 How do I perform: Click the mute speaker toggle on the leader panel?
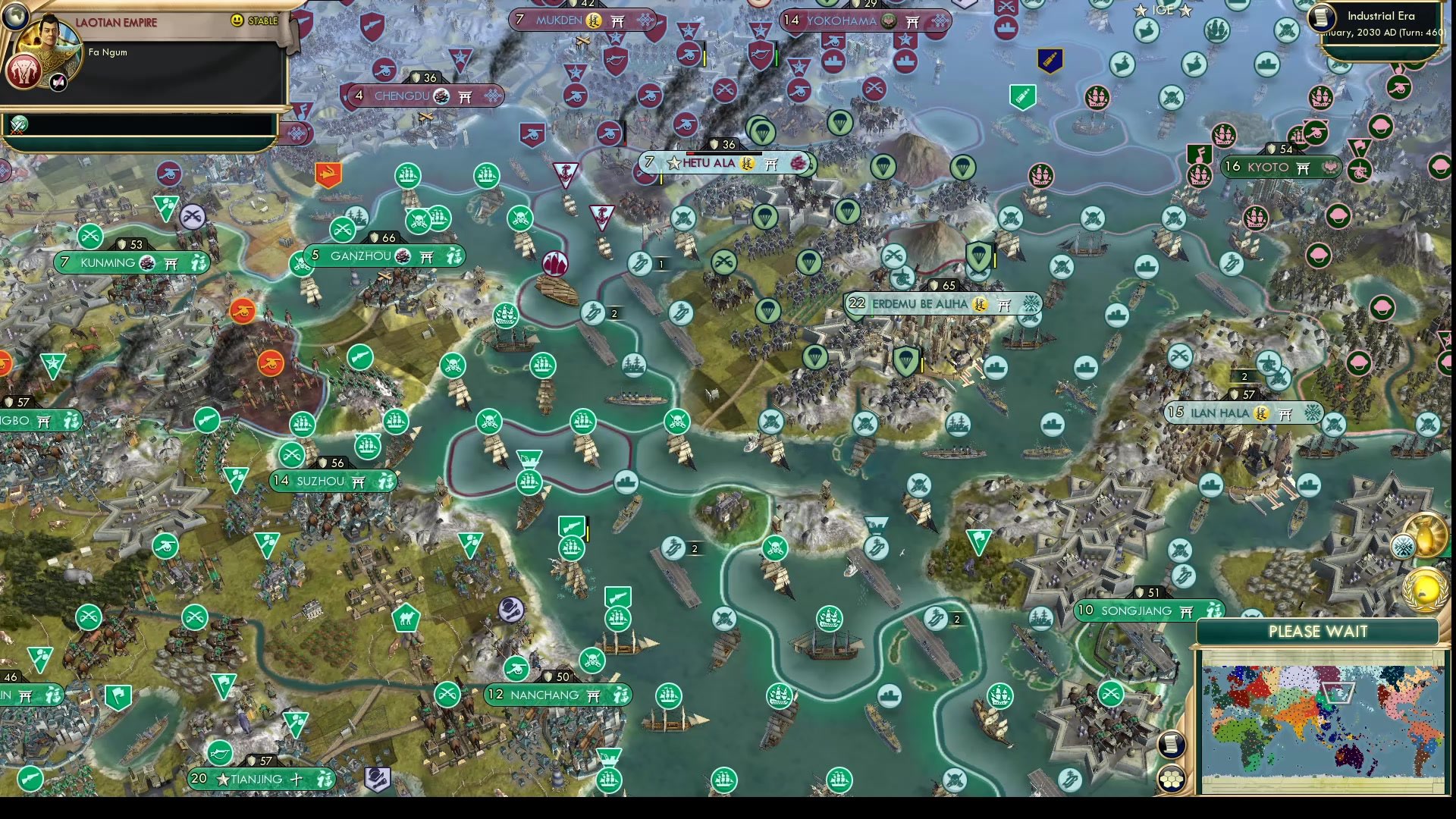point(57,83)
